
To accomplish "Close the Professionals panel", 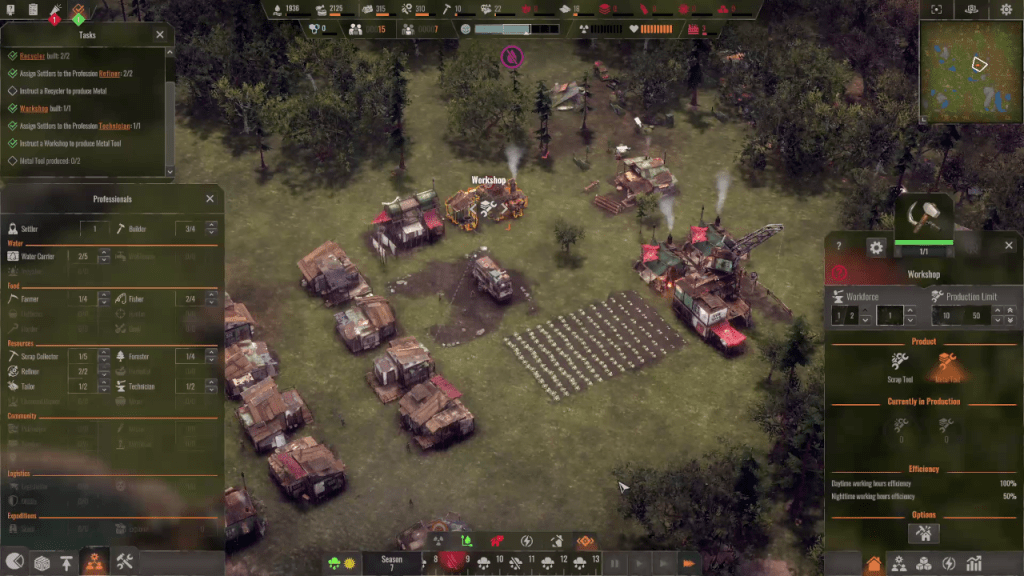I will (210, 199).
